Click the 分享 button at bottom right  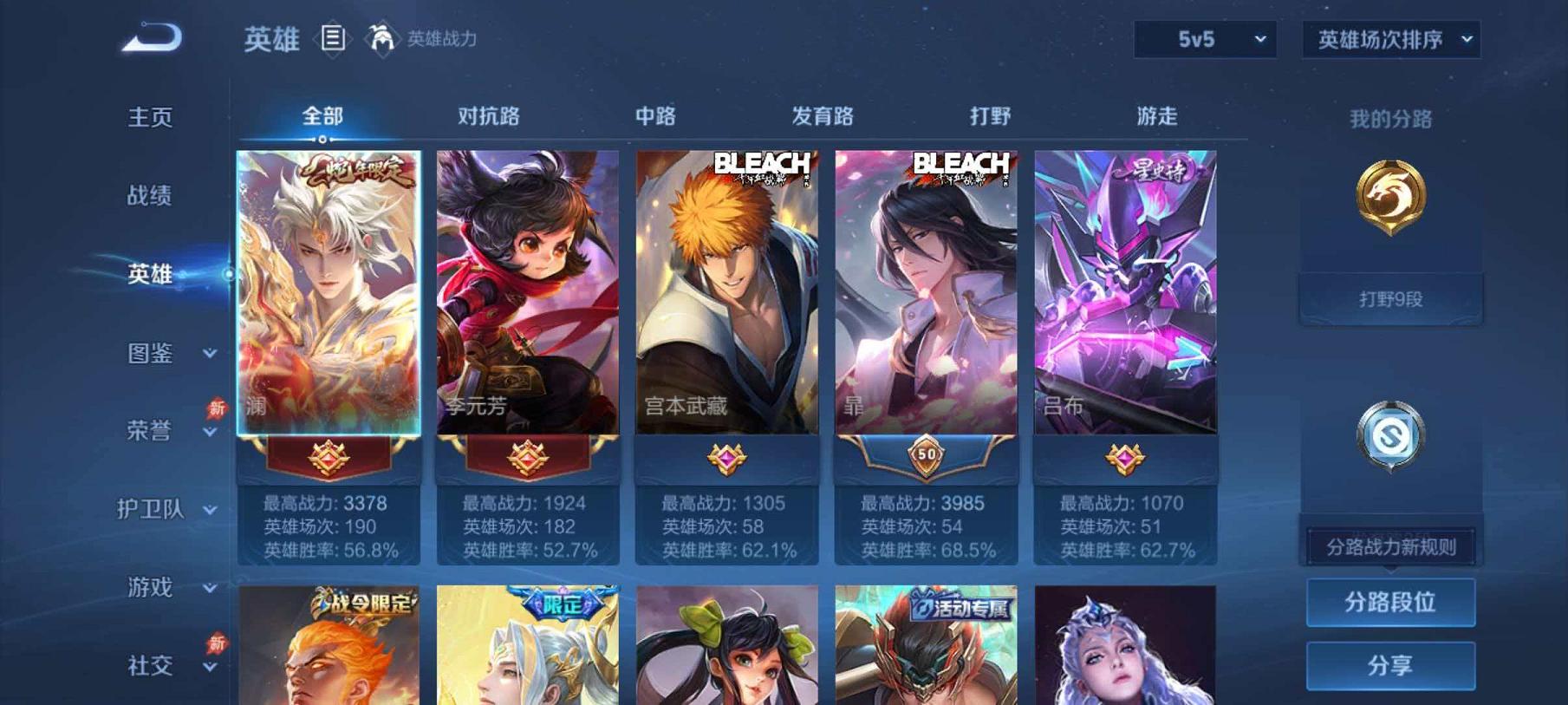(x=1390, y=664)
